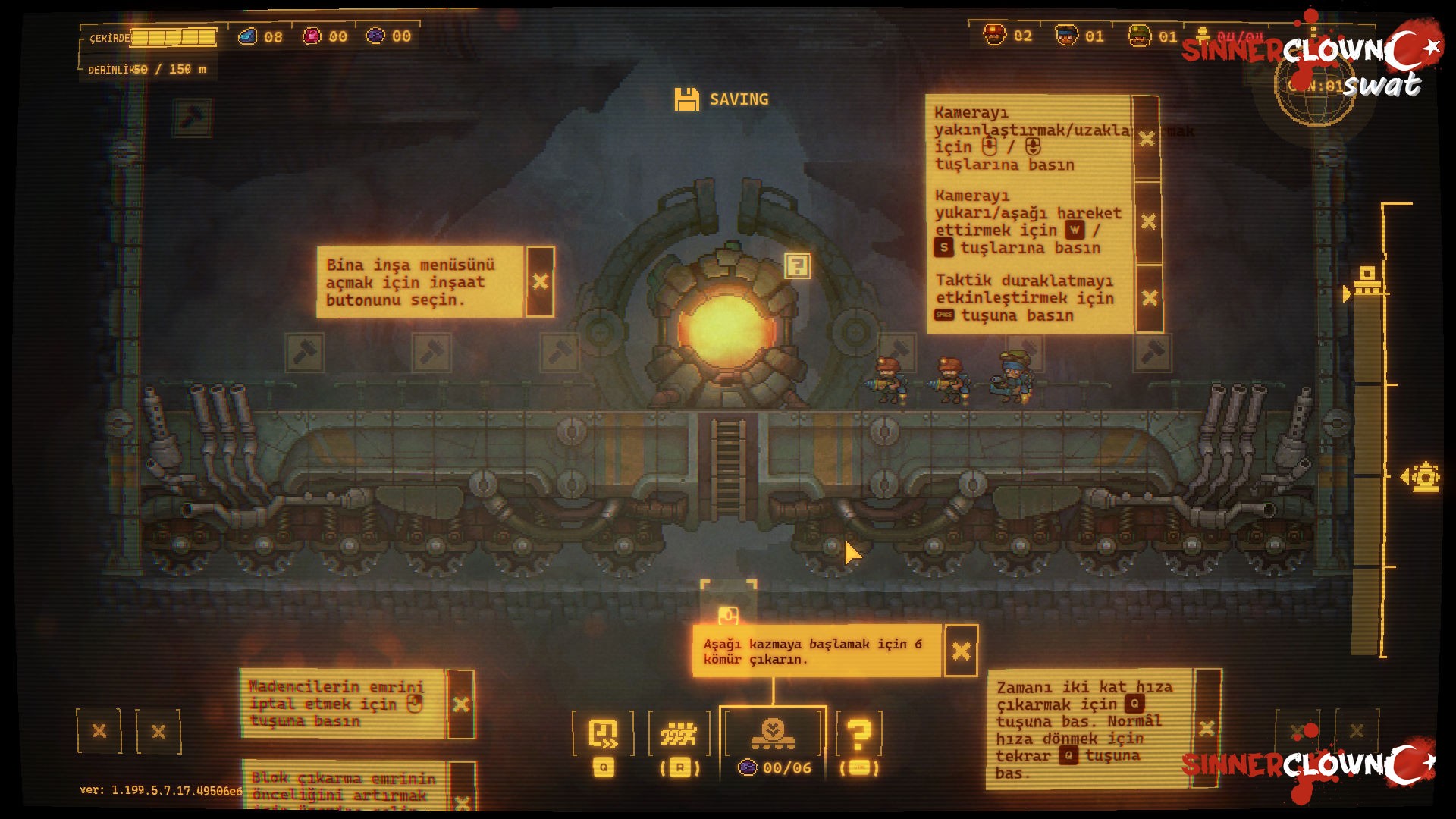
Task: Close the 'Bina inşa menüsünü' build menu hint
Action: (x=540, y=282)
